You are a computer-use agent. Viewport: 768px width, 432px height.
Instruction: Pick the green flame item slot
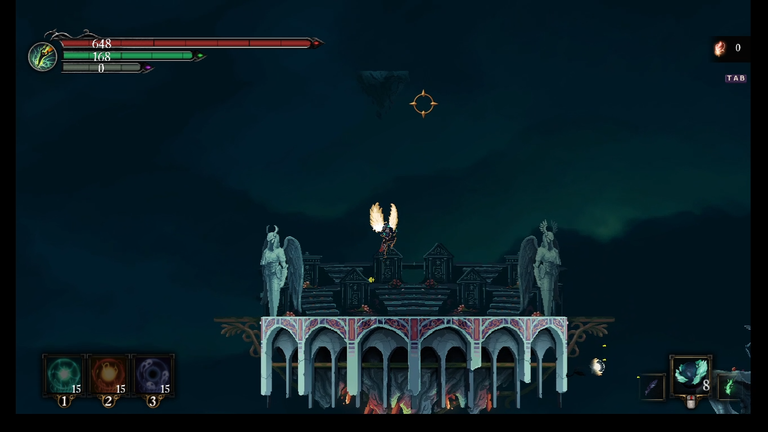(x=729, y=386)
